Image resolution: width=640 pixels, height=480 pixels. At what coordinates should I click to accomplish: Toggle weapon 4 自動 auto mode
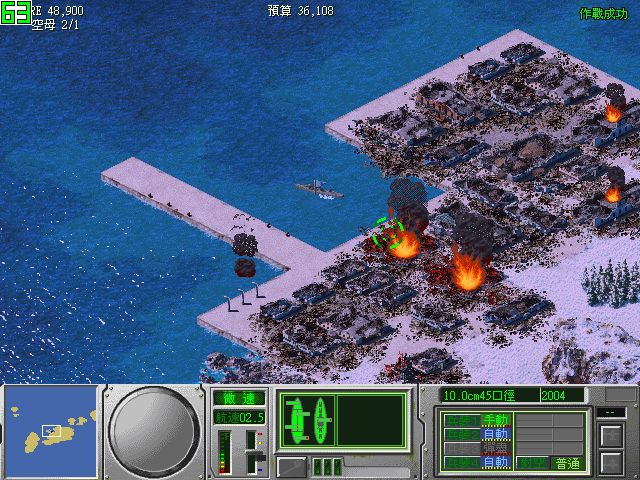pos(495,462)
